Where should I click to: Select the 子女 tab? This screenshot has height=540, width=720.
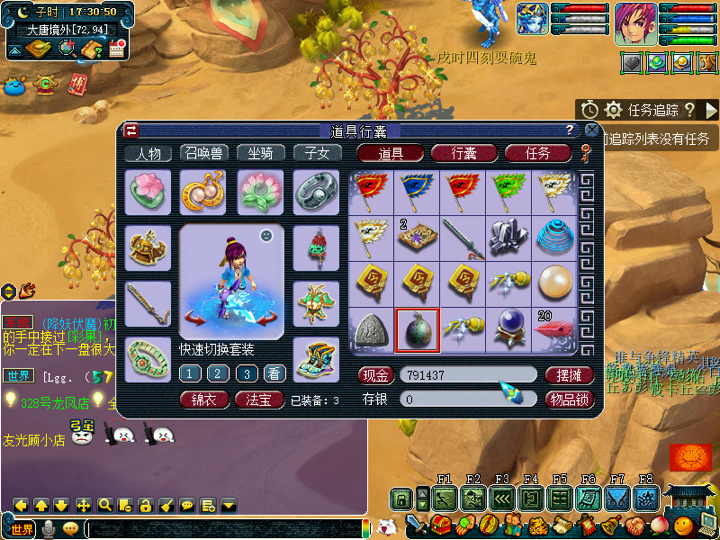point(316,153)
